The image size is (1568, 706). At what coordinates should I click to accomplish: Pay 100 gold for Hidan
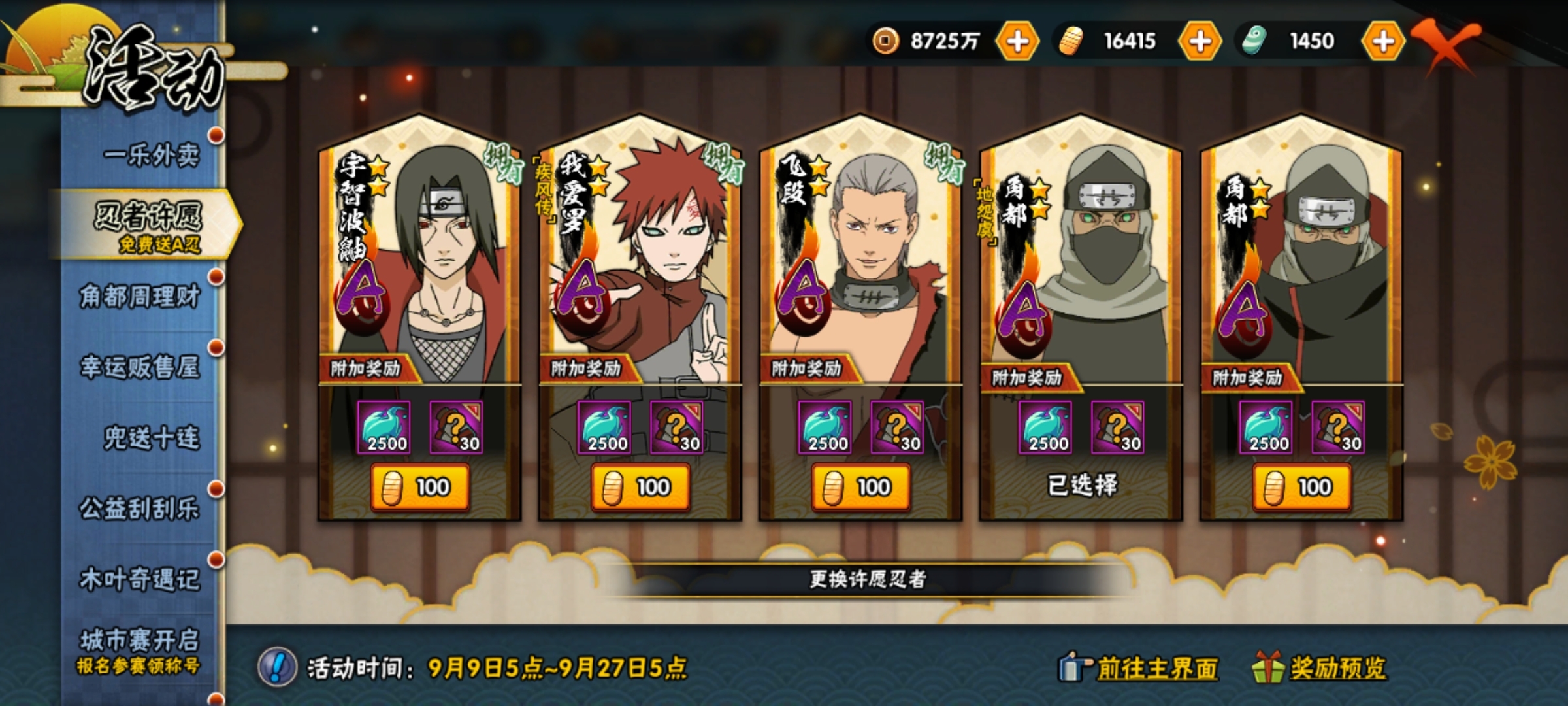pyautogui.click(x=860, y=487)
